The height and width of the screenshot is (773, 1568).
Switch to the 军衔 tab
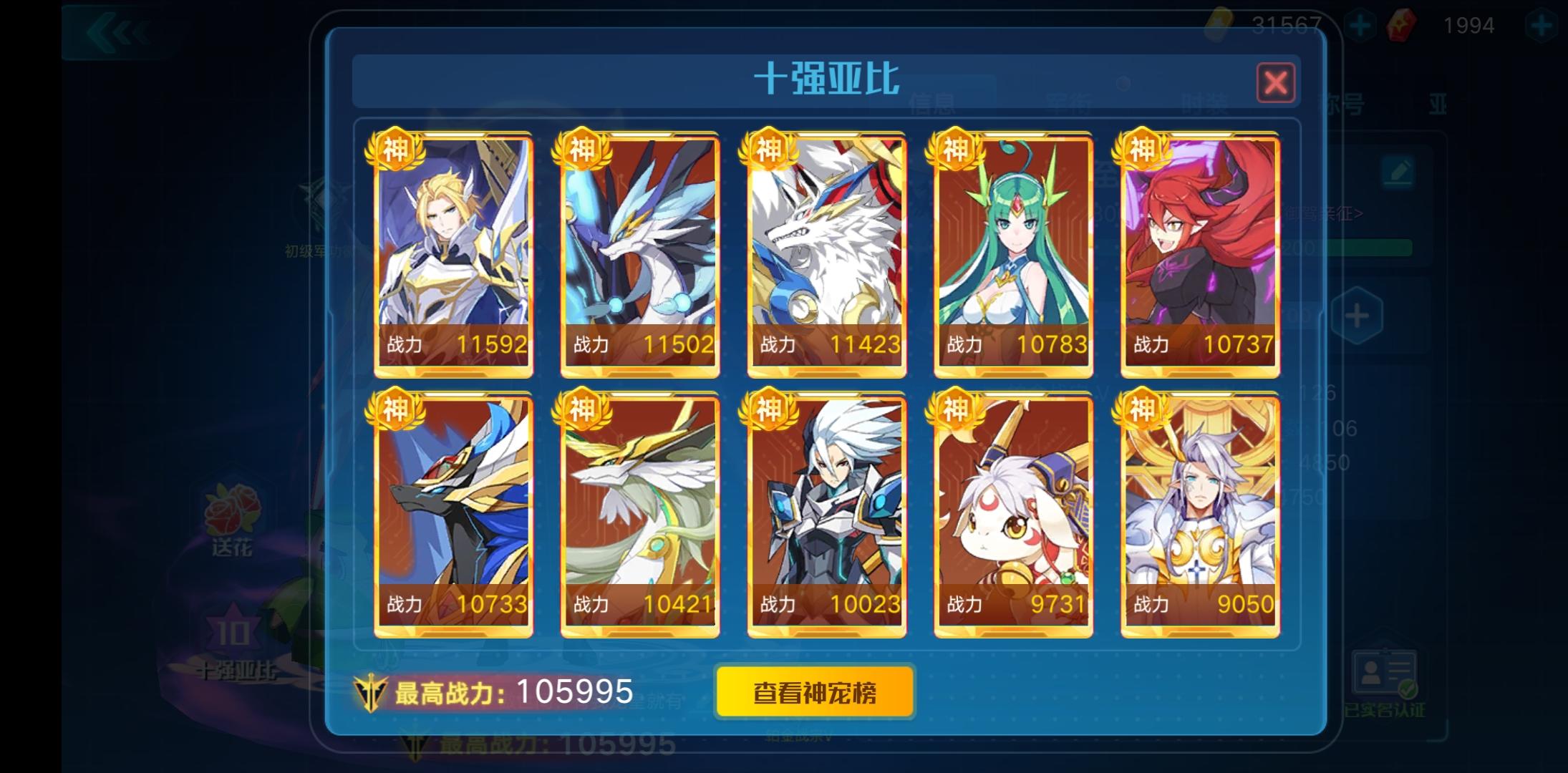[x=1069, y=102]
